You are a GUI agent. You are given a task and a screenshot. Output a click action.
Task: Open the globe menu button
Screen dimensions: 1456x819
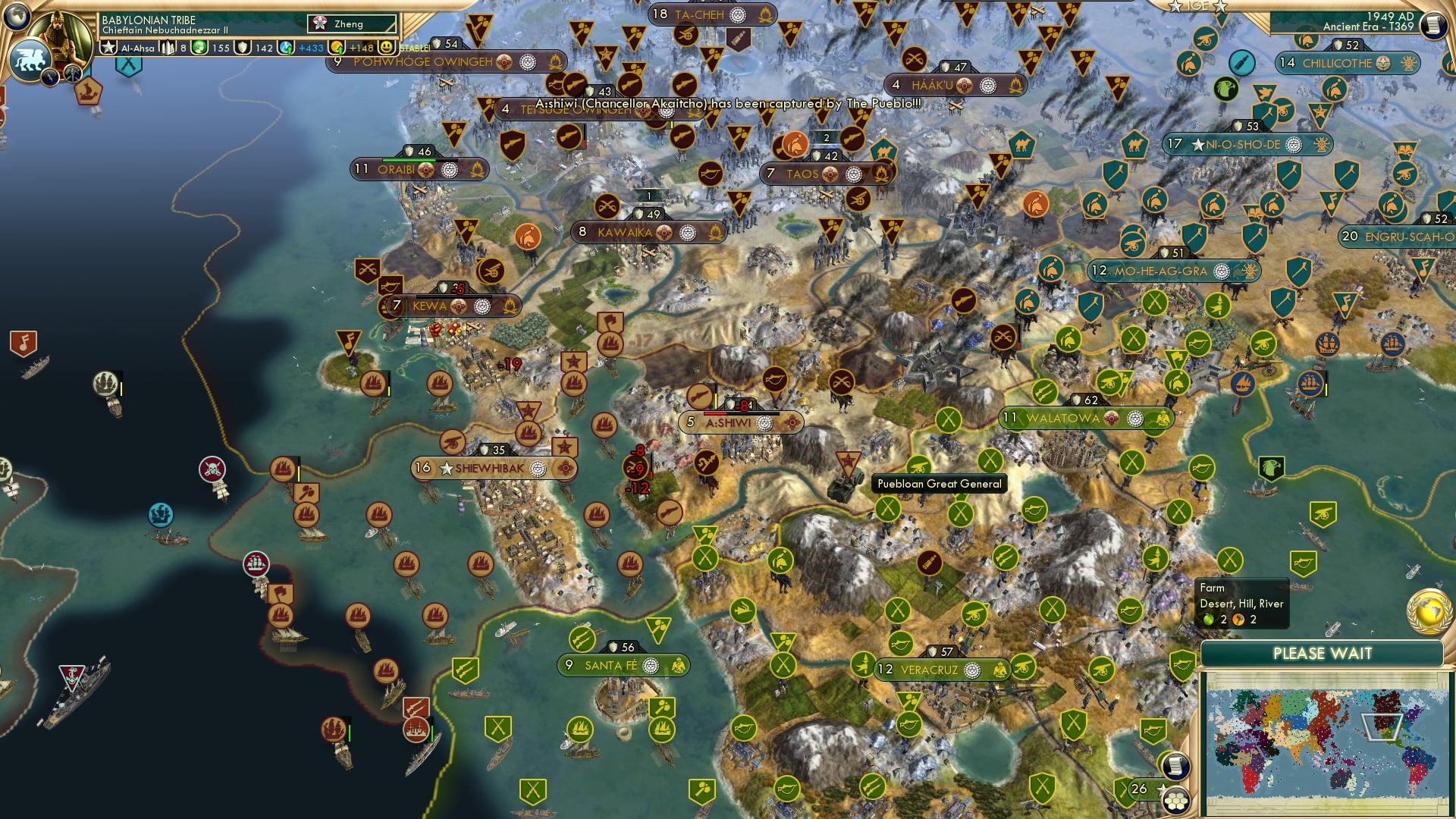[x=17, y=15]
